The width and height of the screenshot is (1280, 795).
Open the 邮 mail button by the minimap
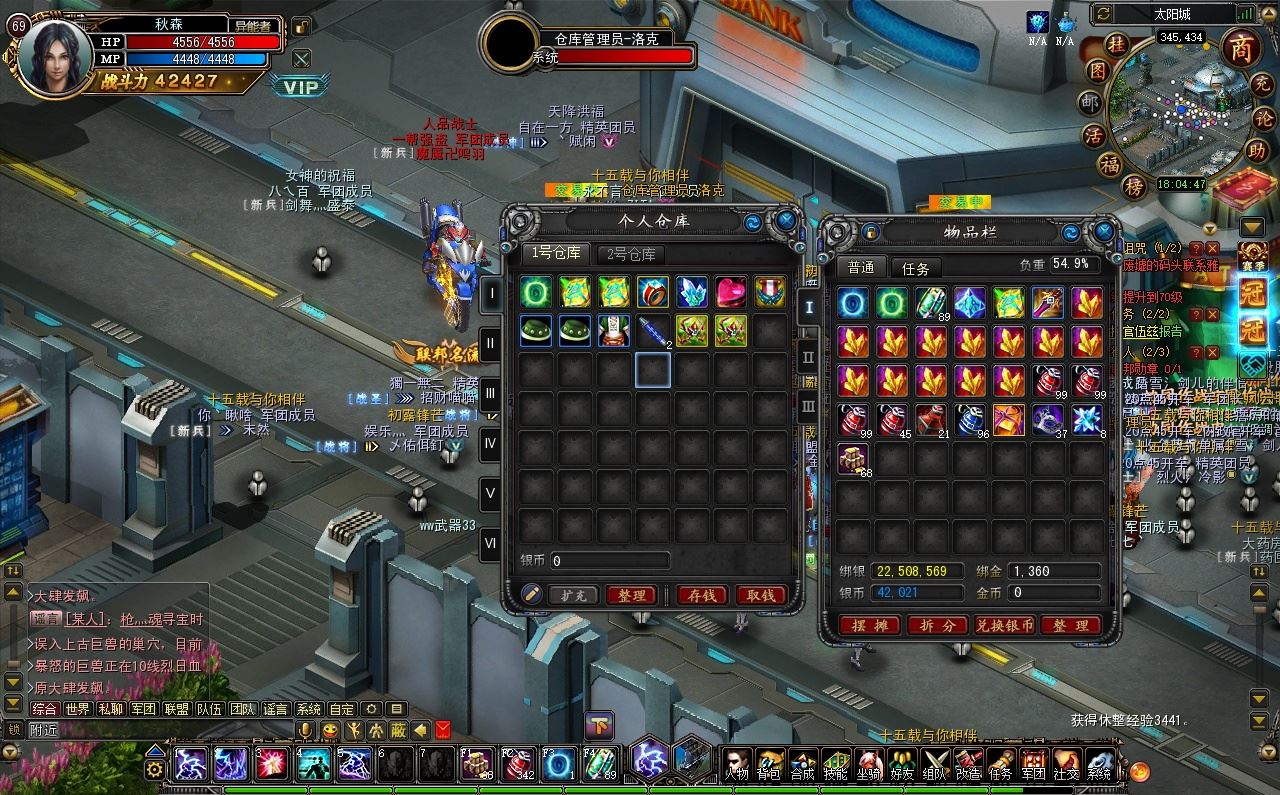[1090, 102]
